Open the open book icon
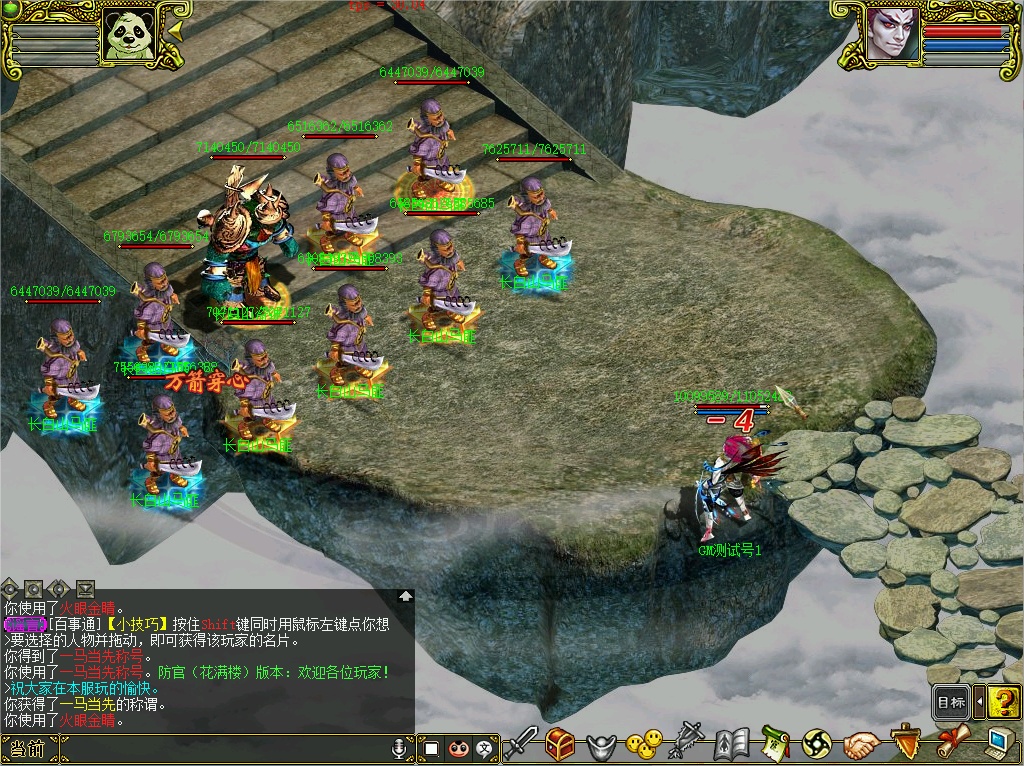Screen dimensions: 1024x766 click(732, 744)
